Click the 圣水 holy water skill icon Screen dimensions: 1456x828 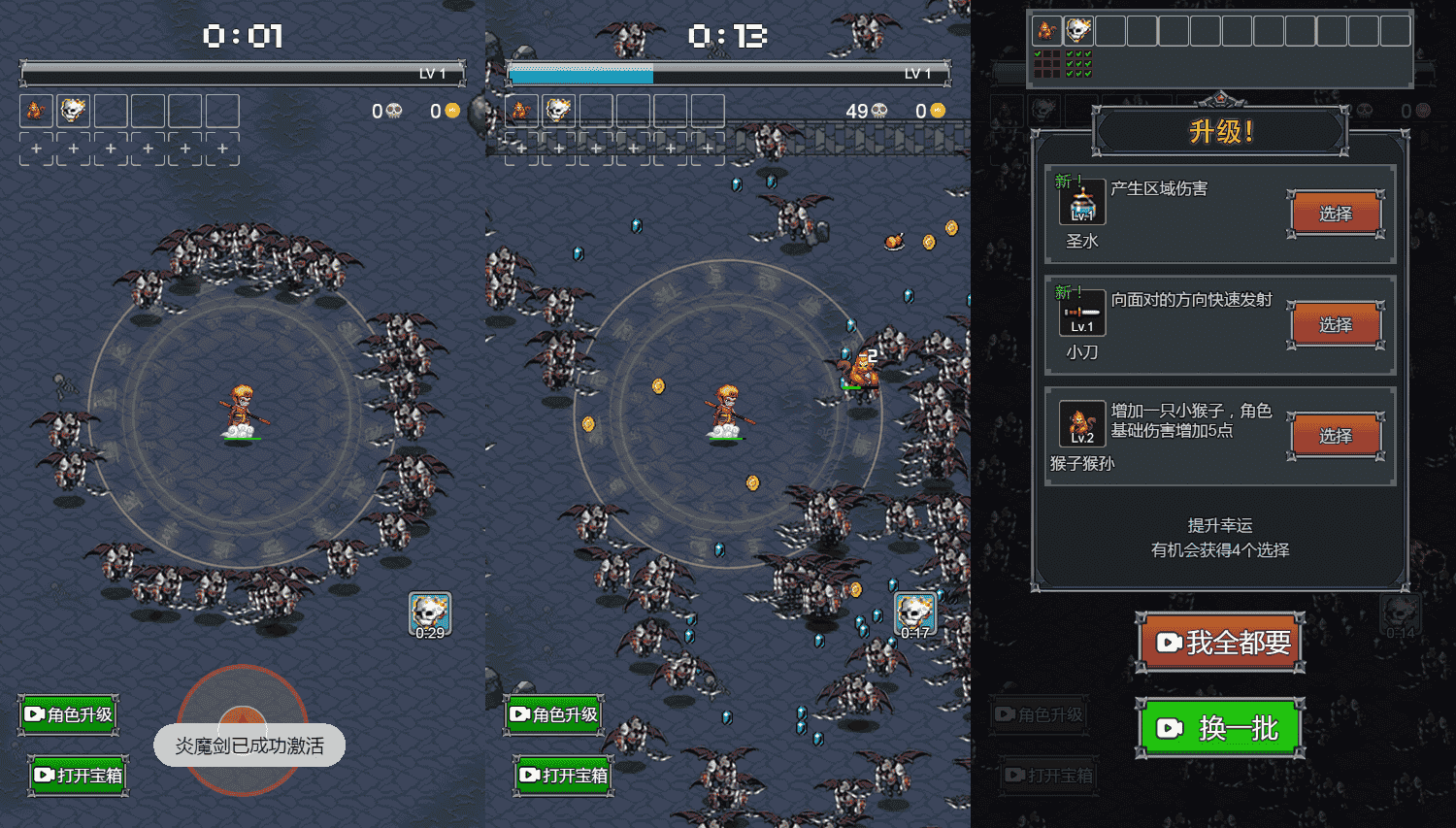tap(1081, 203)
